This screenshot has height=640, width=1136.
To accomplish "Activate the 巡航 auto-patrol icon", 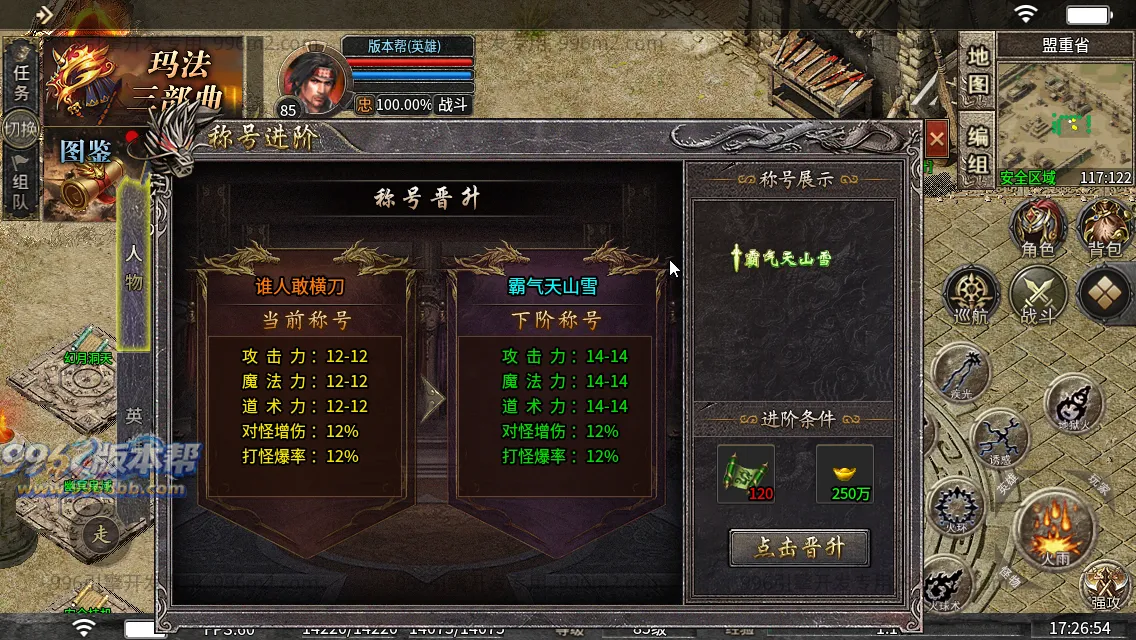I will click(972, 296).
